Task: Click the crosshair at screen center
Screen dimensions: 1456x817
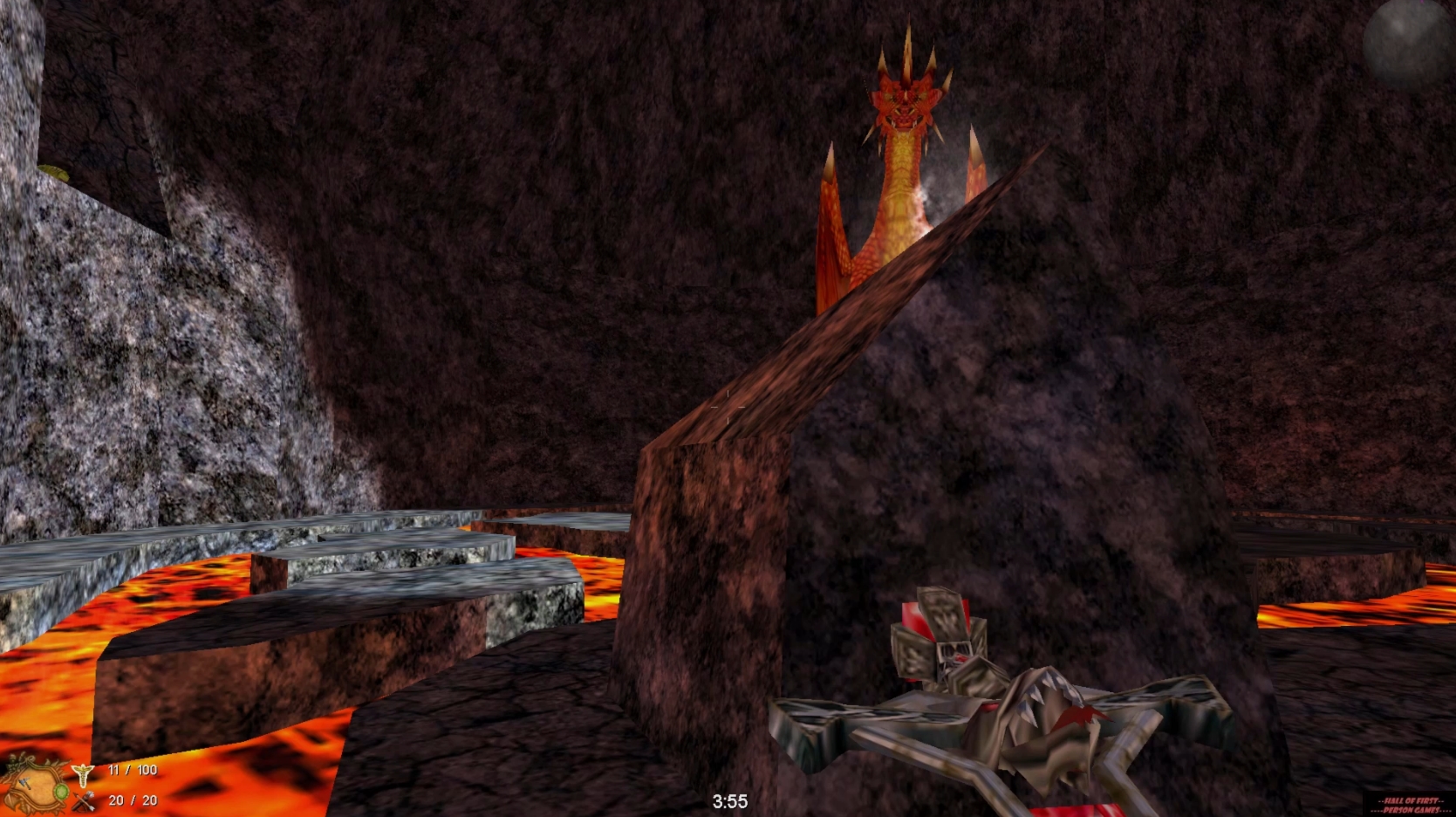Action: (729, 405)
